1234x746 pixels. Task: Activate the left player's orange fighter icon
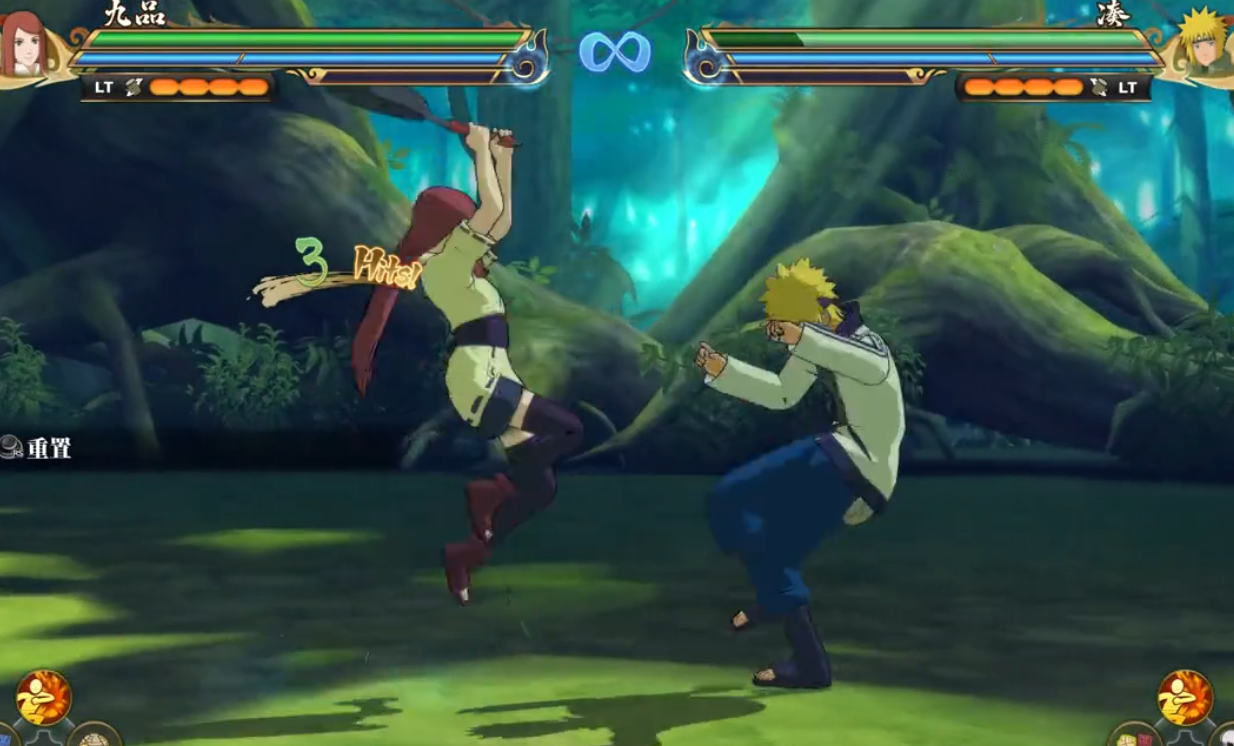coord(43,697)
